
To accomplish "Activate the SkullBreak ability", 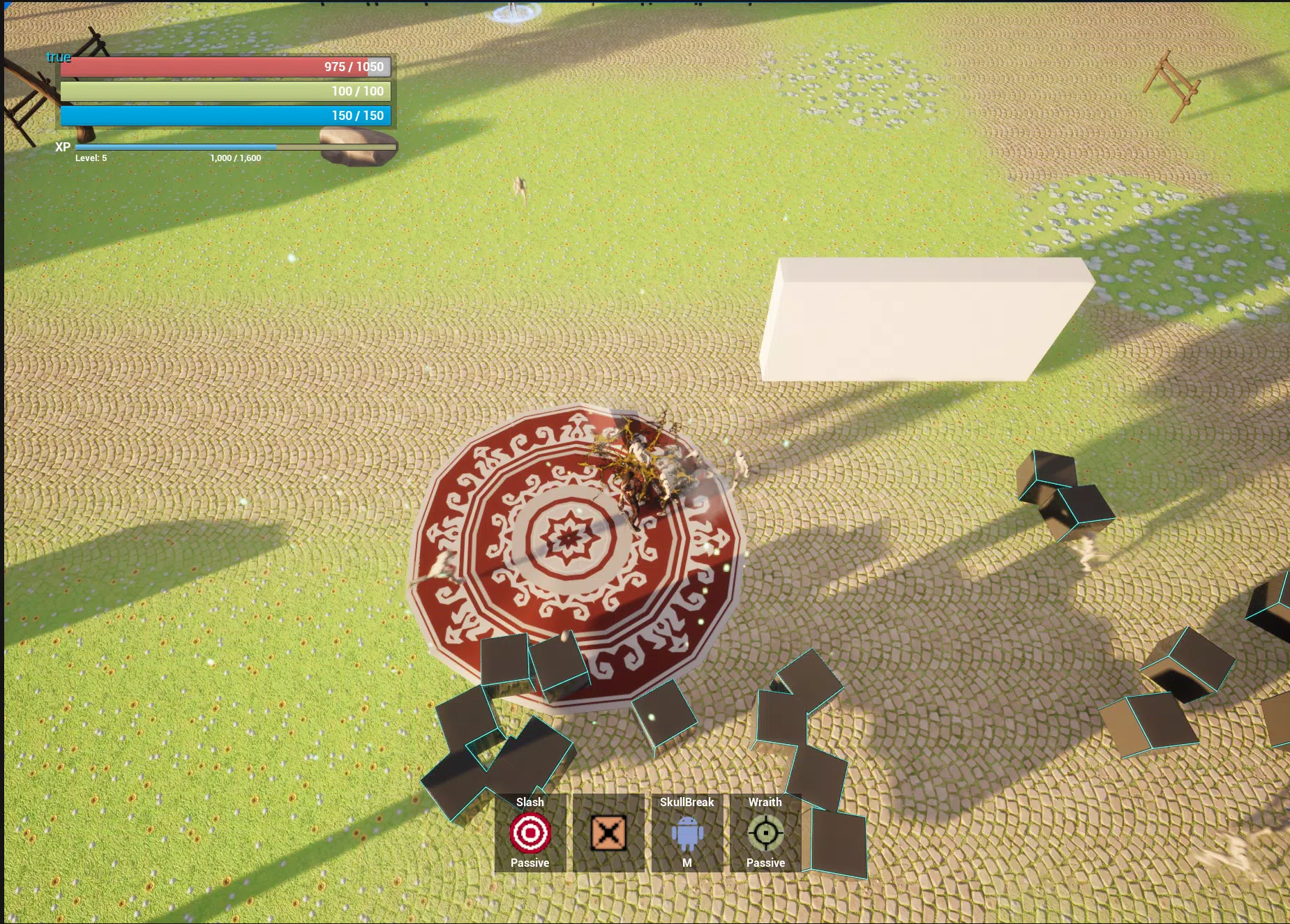I will (687, 833).
